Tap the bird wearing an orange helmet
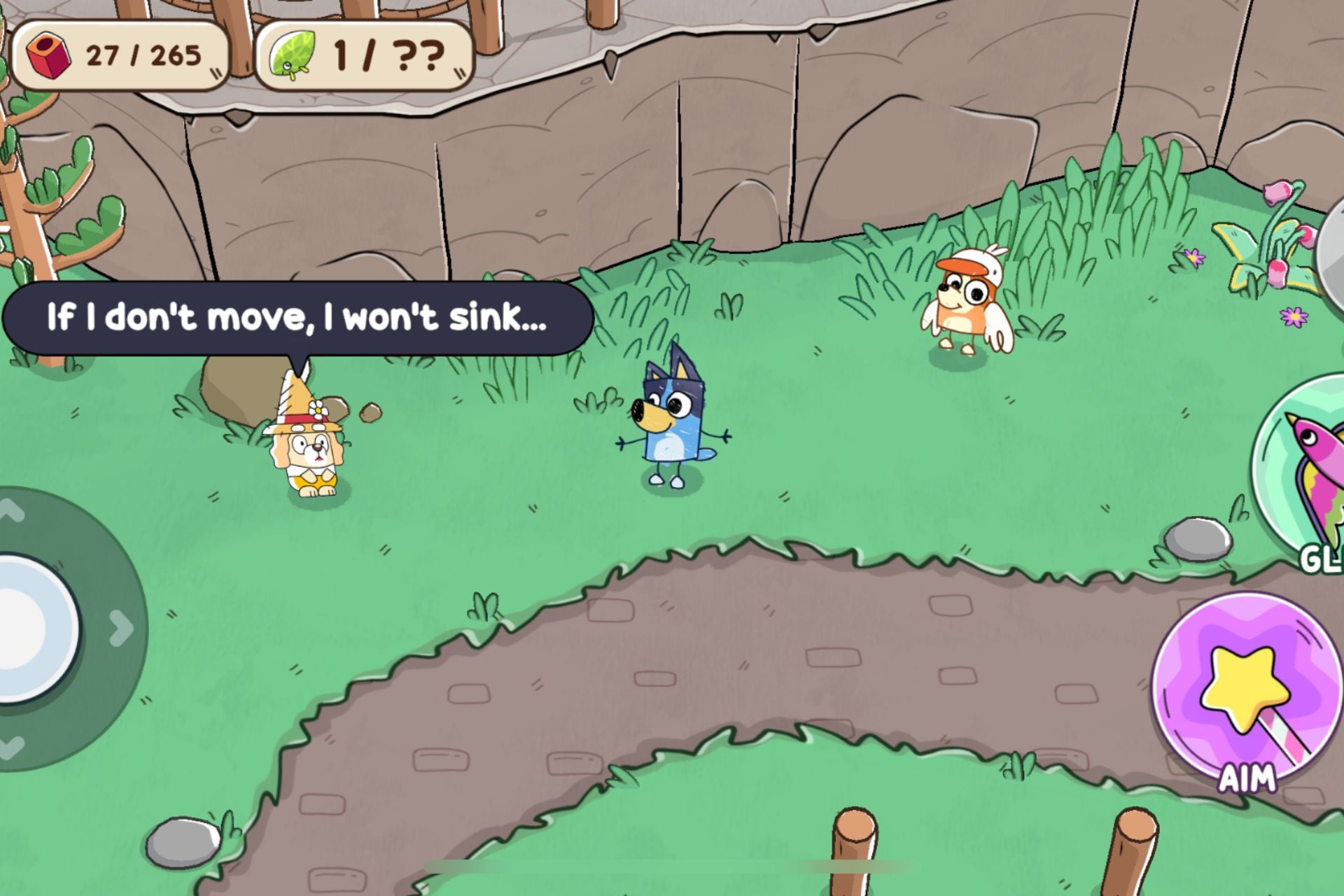This screenshot has height=896, width=1344. (966, 301)
